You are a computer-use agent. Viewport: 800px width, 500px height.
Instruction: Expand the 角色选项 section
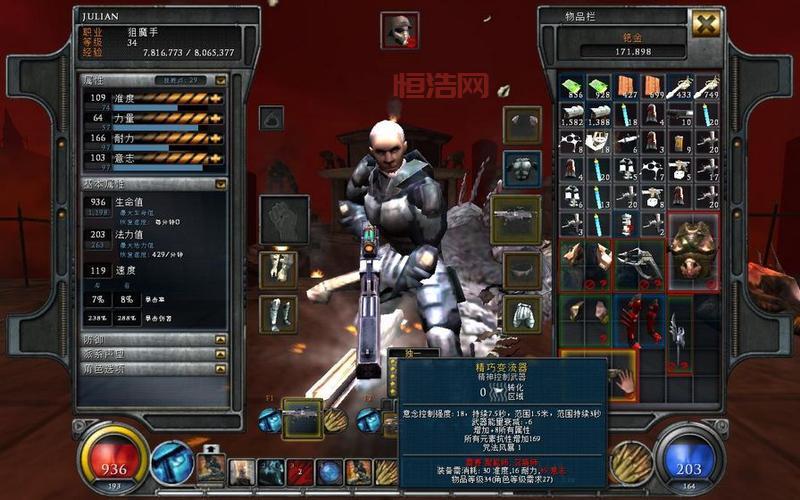pyautogui.click(x=220, y=368)
